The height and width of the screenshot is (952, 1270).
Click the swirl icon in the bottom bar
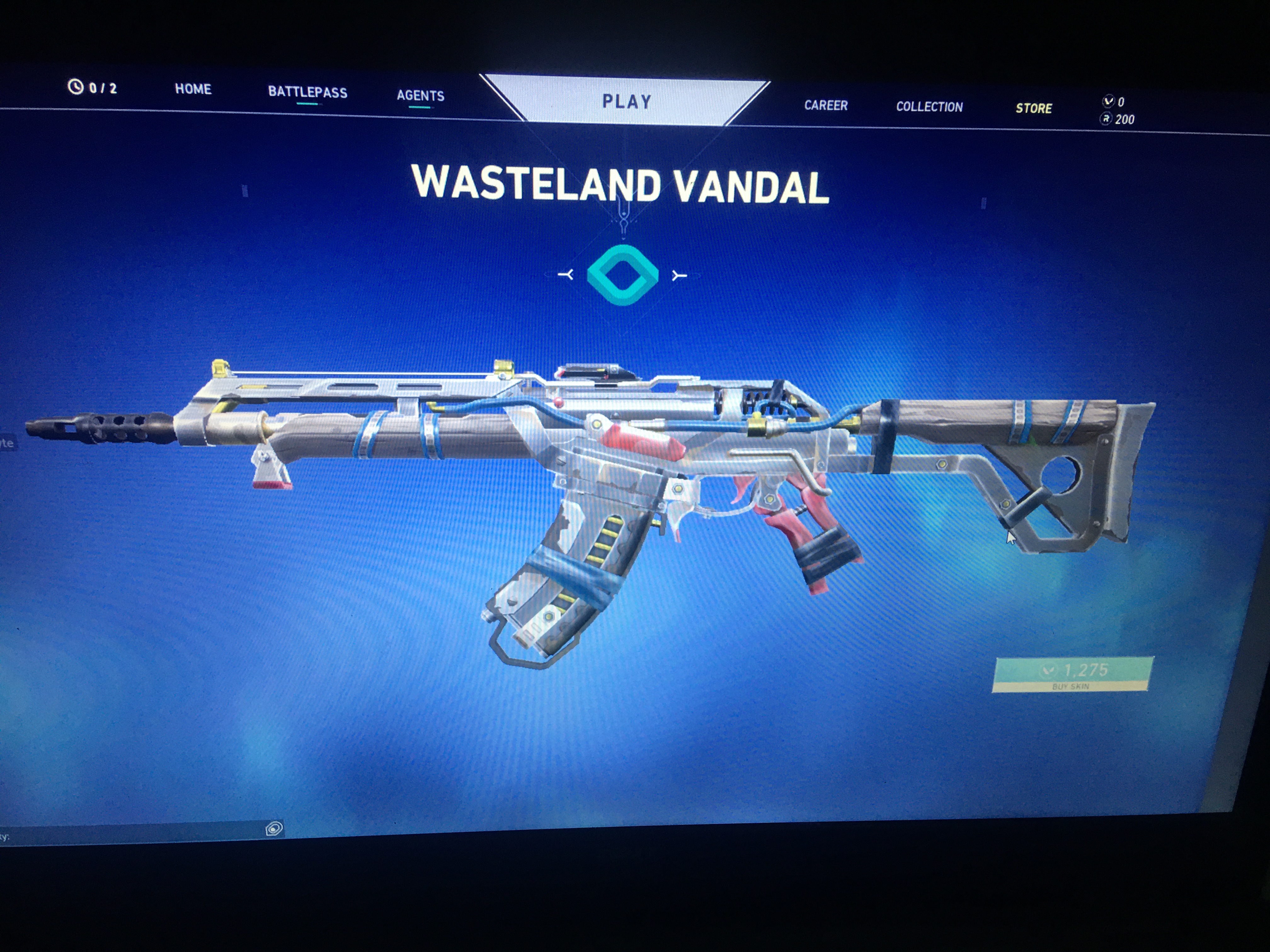274,828
